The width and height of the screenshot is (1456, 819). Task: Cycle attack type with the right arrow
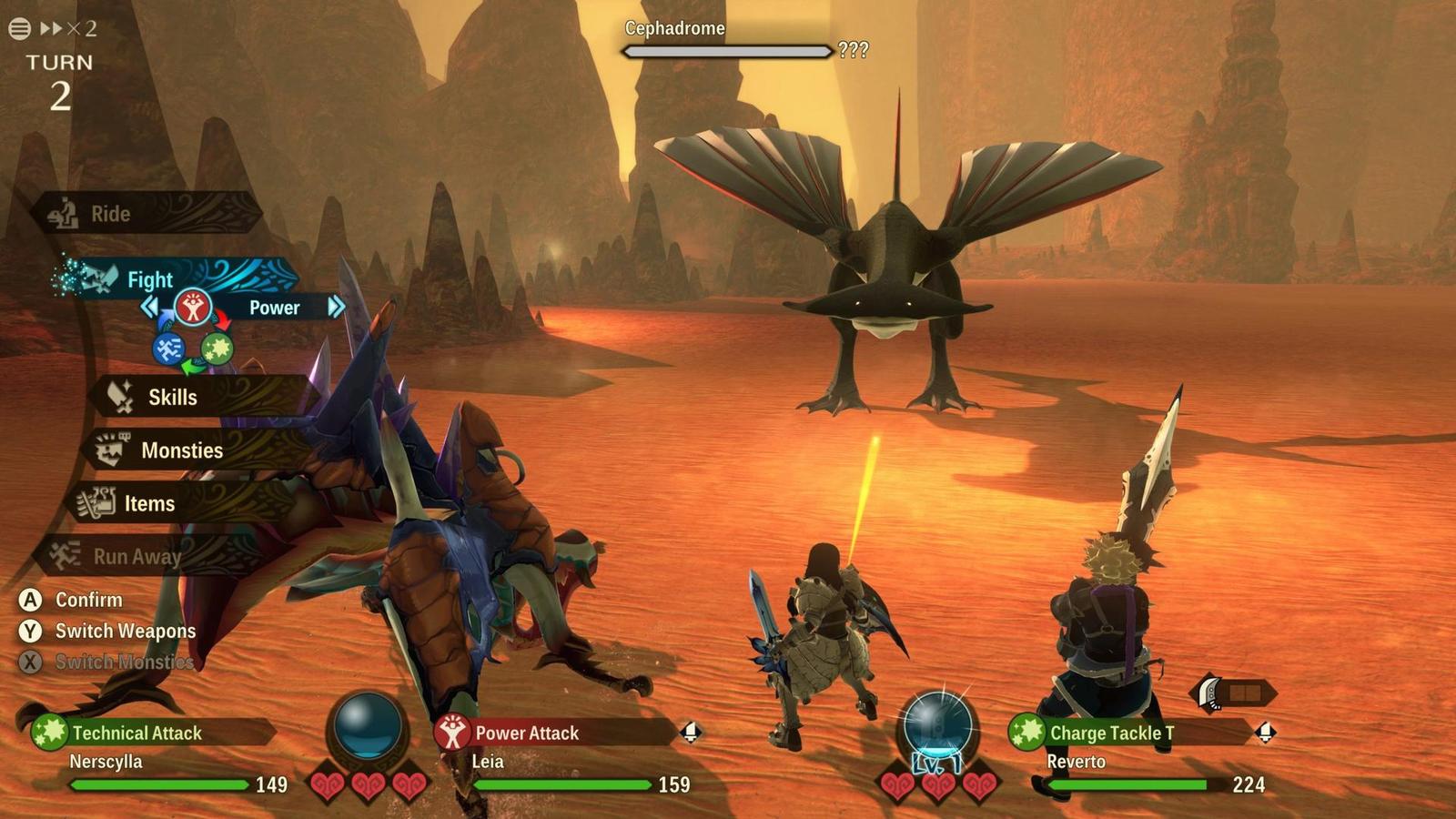click(336, 307)
